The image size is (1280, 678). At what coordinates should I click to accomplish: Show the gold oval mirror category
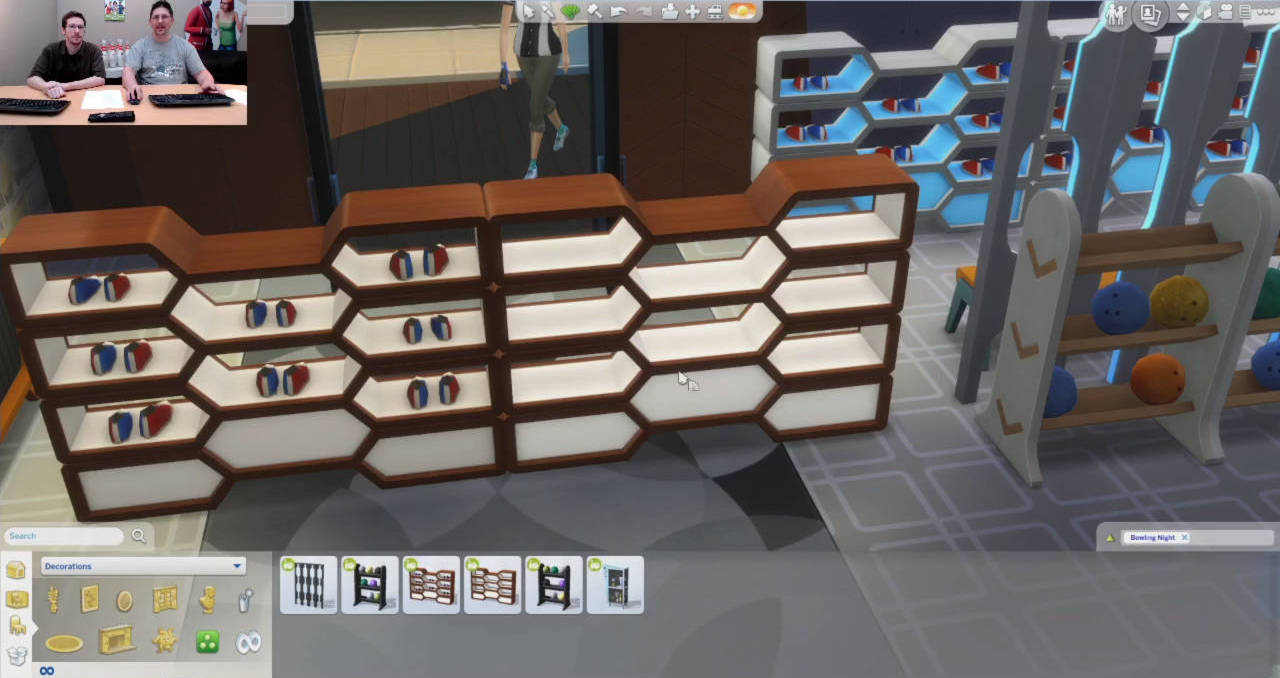tap(125, 600)
